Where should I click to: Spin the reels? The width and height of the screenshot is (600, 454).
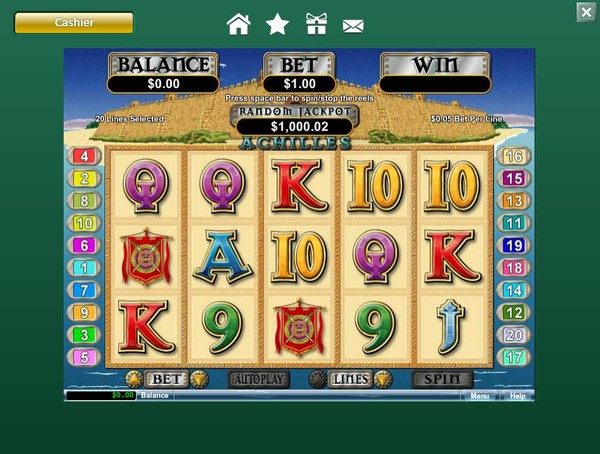442,380
